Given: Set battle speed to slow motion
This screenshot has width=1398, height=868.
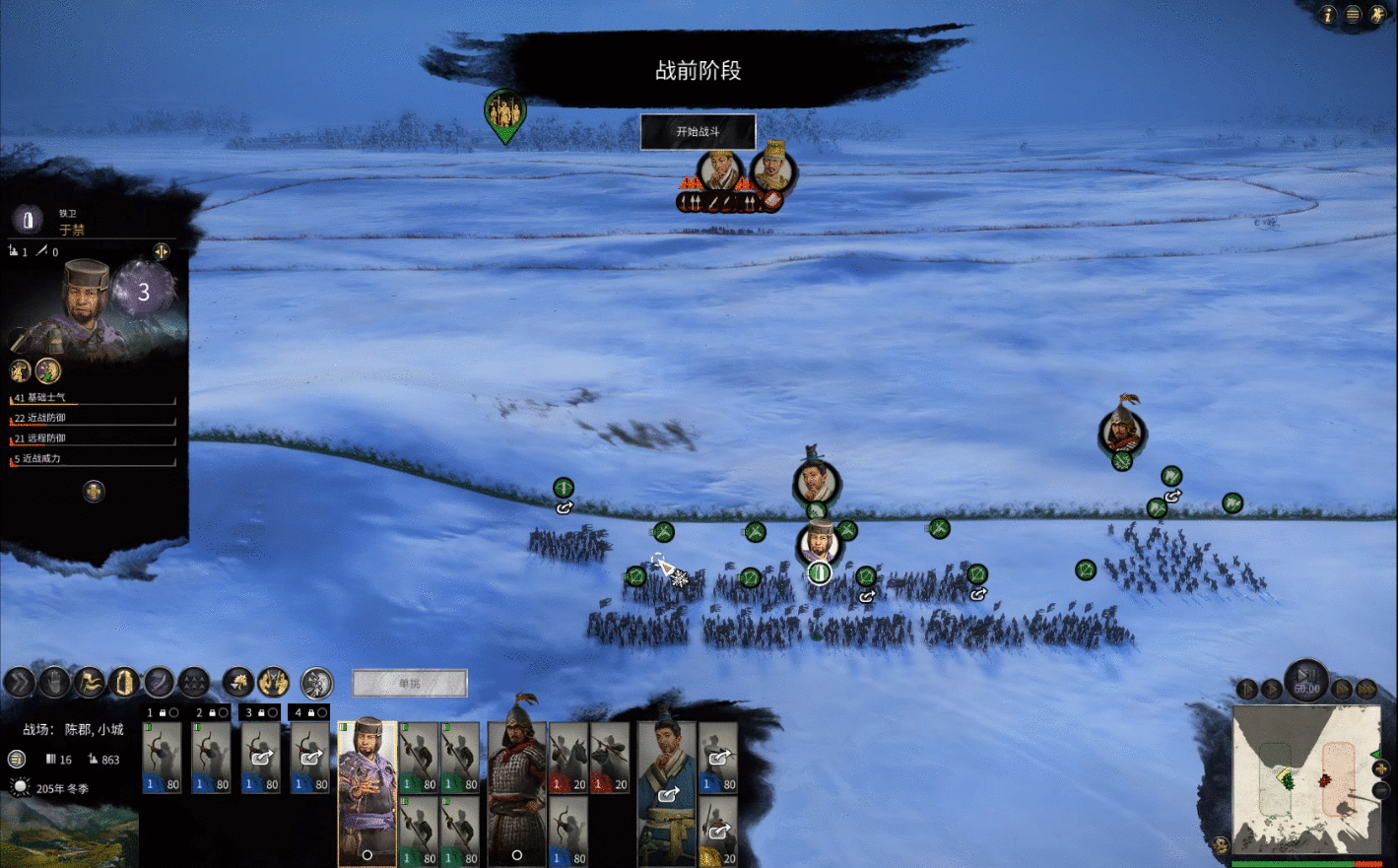Looking at the screenshot, I should click(1247, 689).
